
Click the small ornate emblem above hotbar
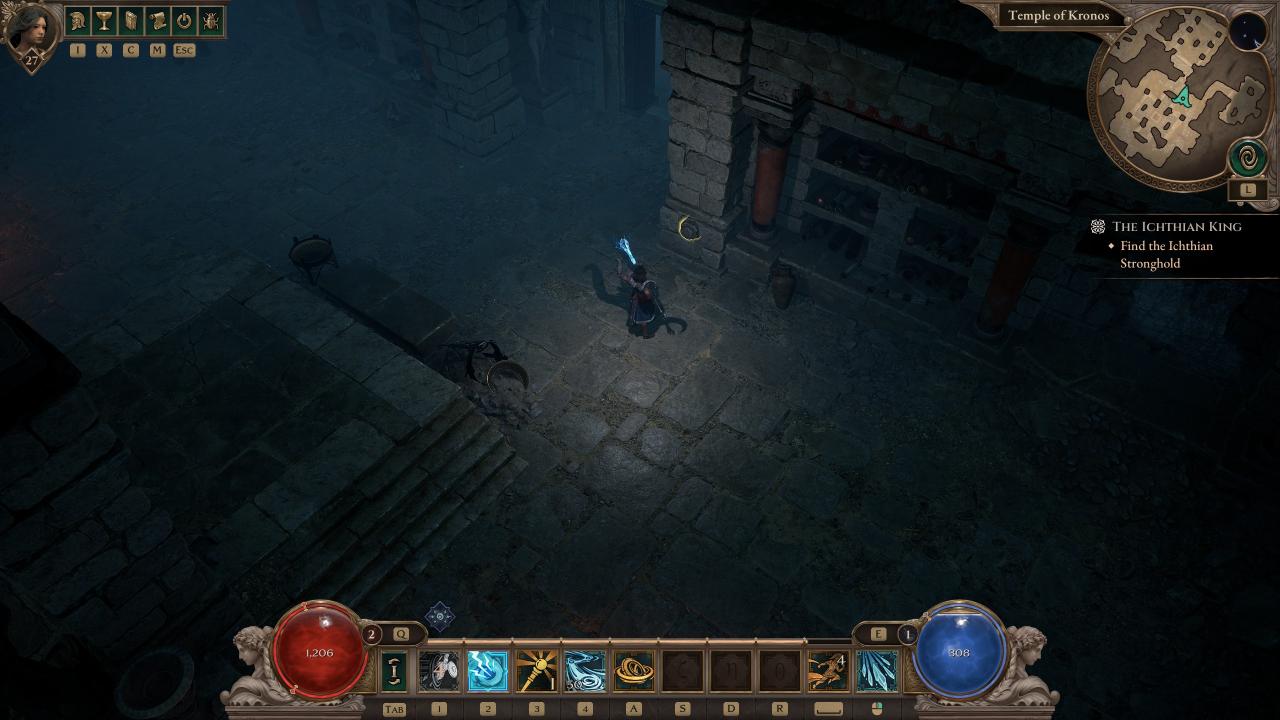click(x=440, y=616)
